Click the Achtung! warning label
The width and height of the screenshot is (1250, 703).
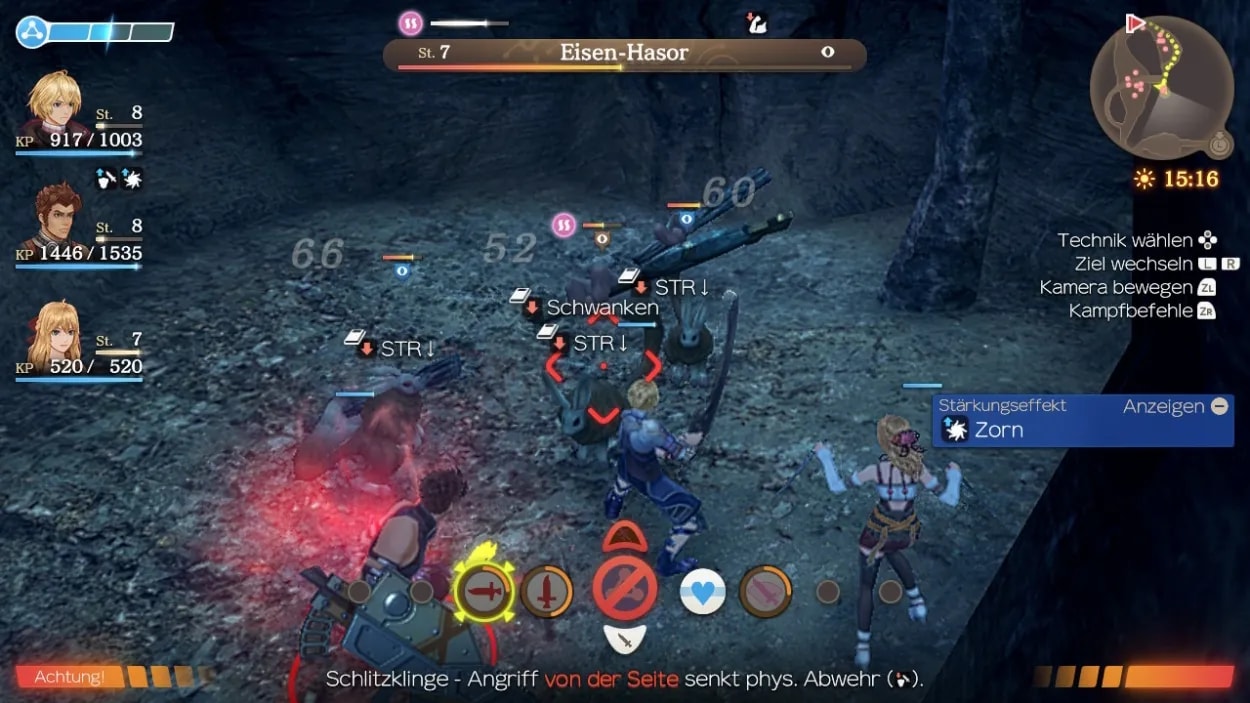[70, 677]
